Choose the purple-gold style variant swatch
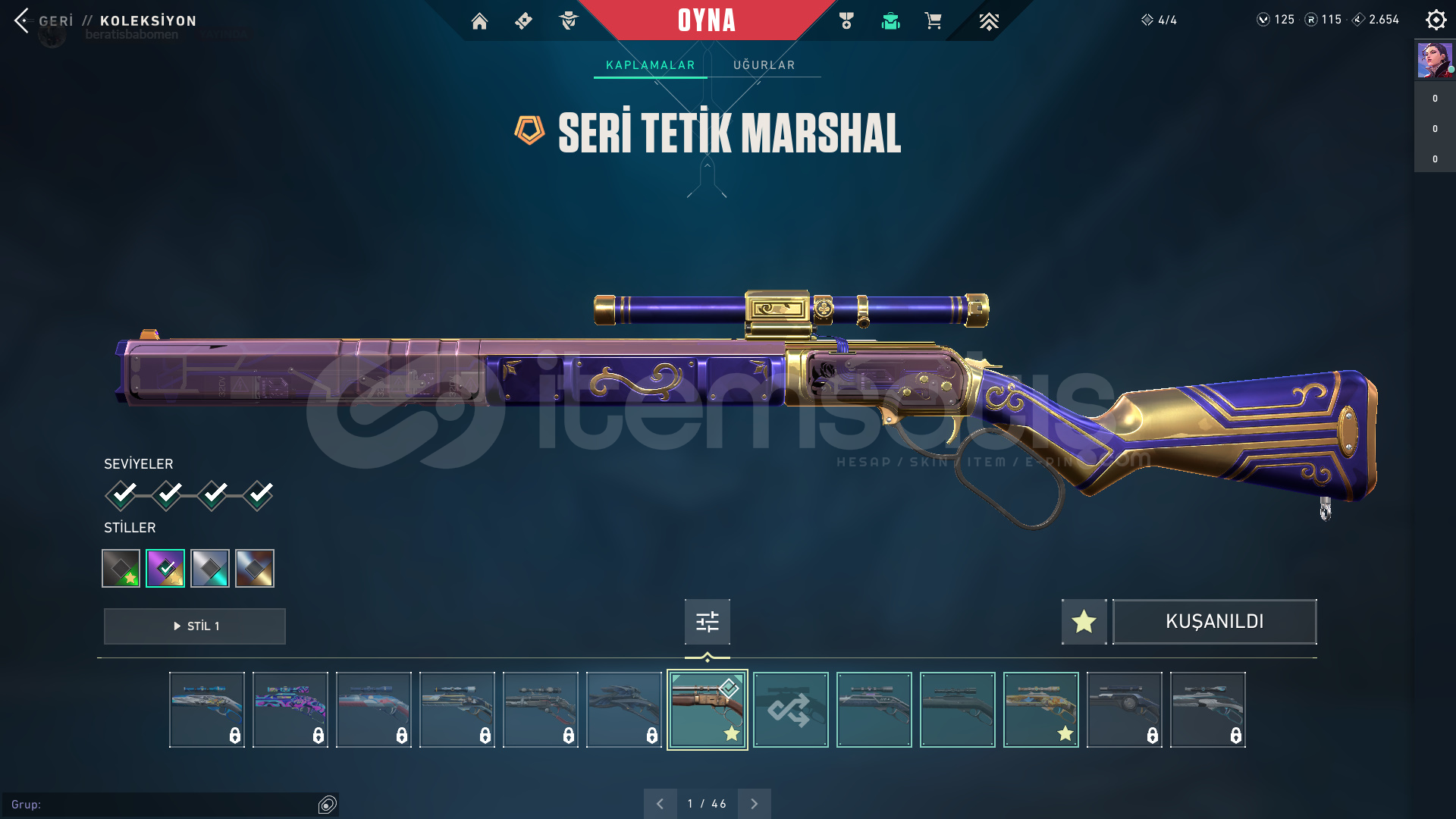This screenshot has height=819, width=1456. tap(165, 568)
